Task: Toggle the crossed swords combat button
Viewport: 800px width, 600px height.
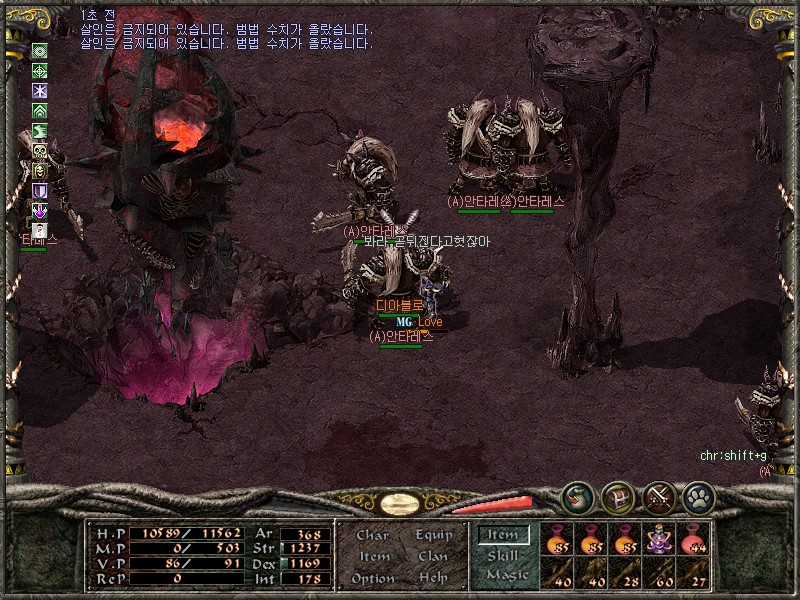Action: [x=660, y=496]
